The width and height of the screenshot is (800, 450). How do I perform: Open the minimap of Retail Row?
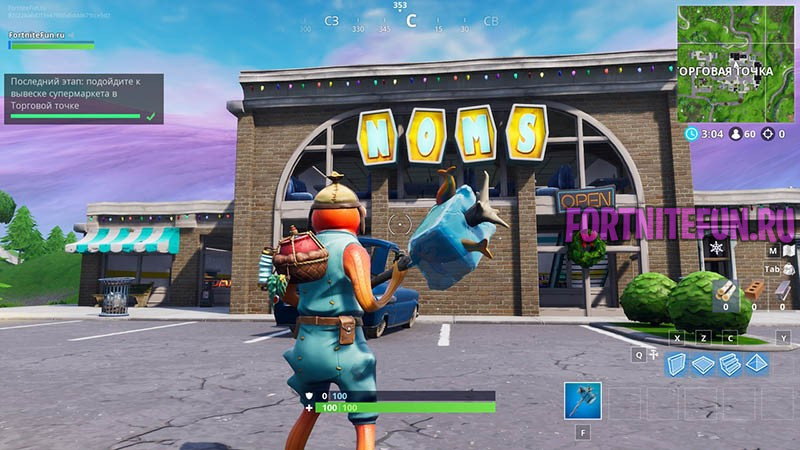(x=739, y=61)
